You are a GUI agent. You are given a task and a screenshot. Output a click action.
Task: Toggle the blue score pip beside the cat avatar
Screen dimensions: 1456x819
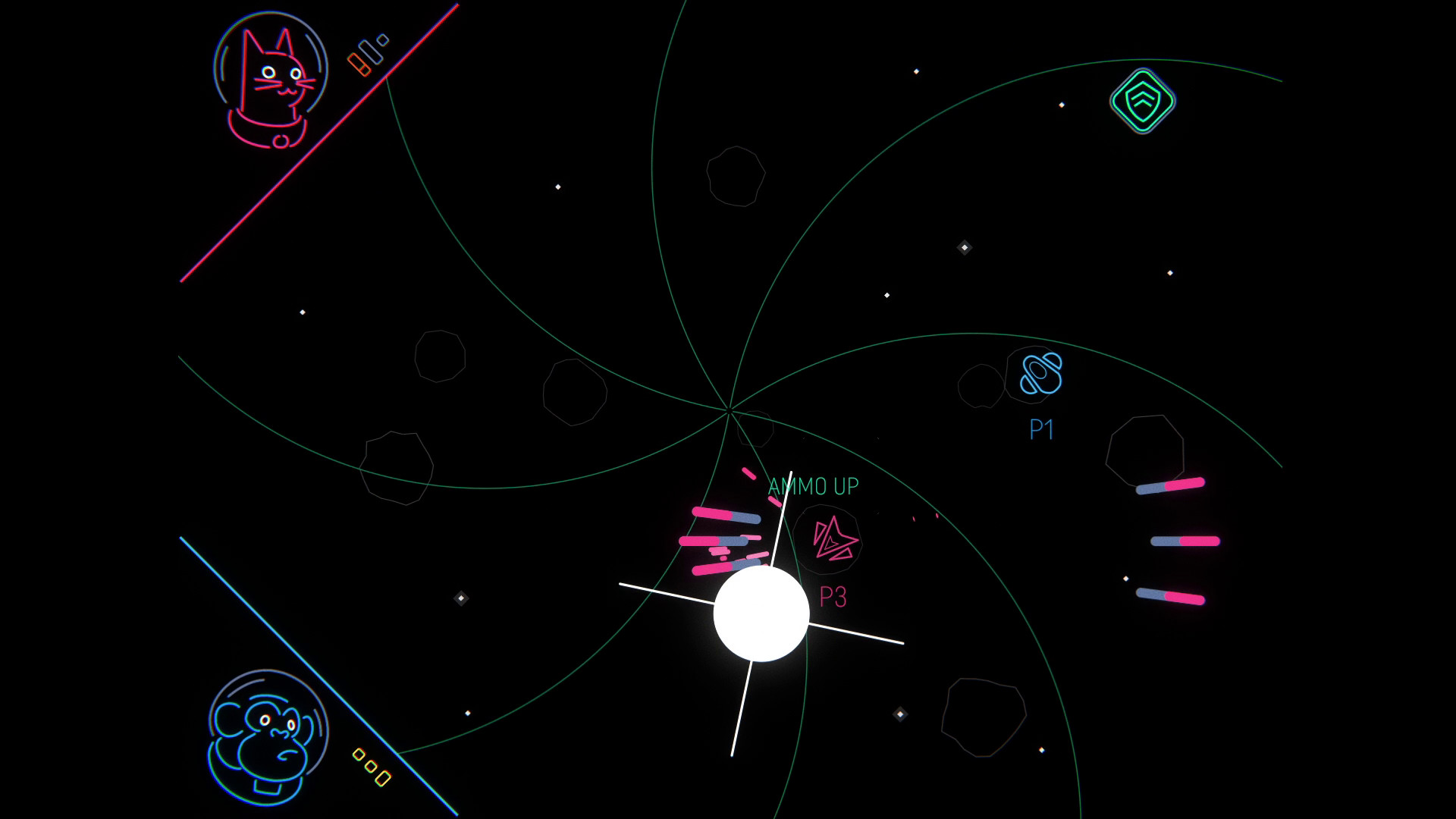click(371, 51)
